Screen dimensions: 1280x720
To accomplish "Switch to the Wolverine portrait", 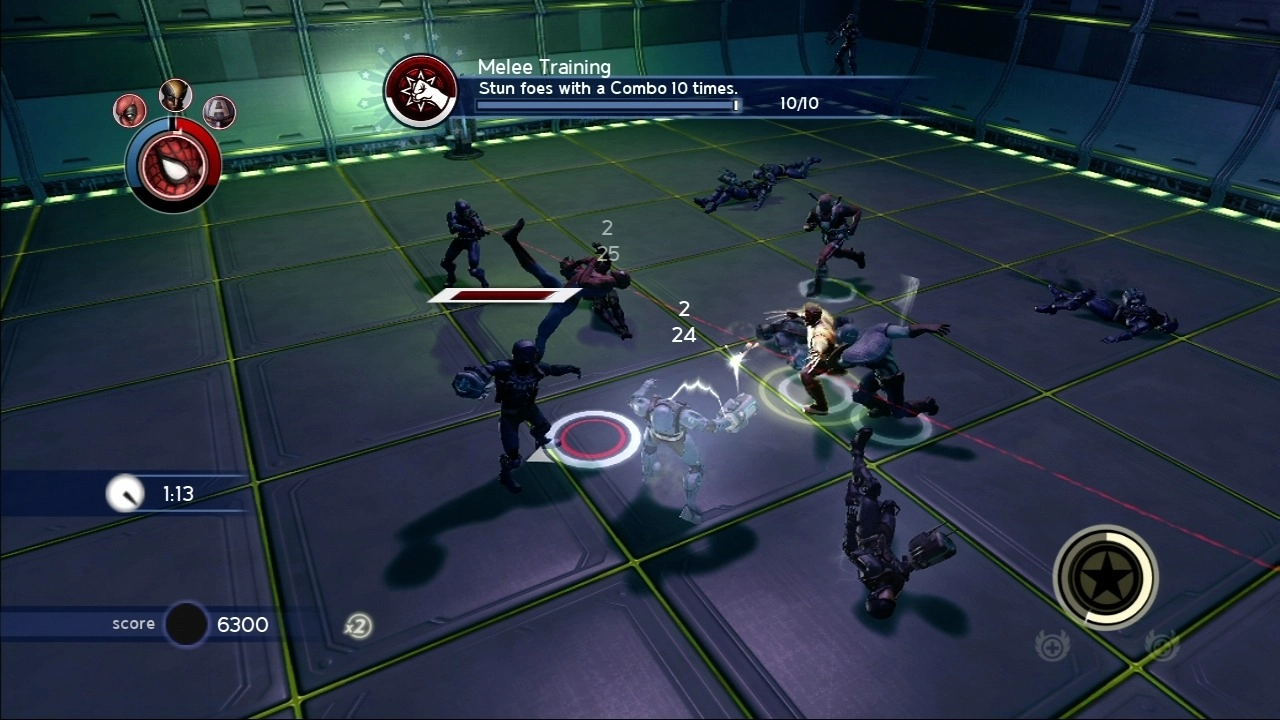I will 175,96.
